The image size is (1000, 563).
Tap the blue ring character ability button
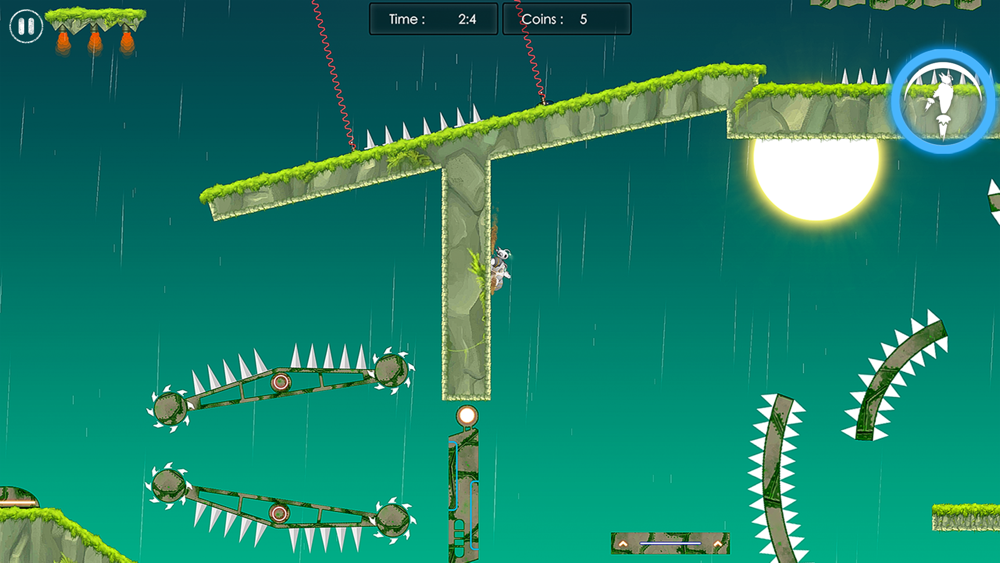coord(942,101)
